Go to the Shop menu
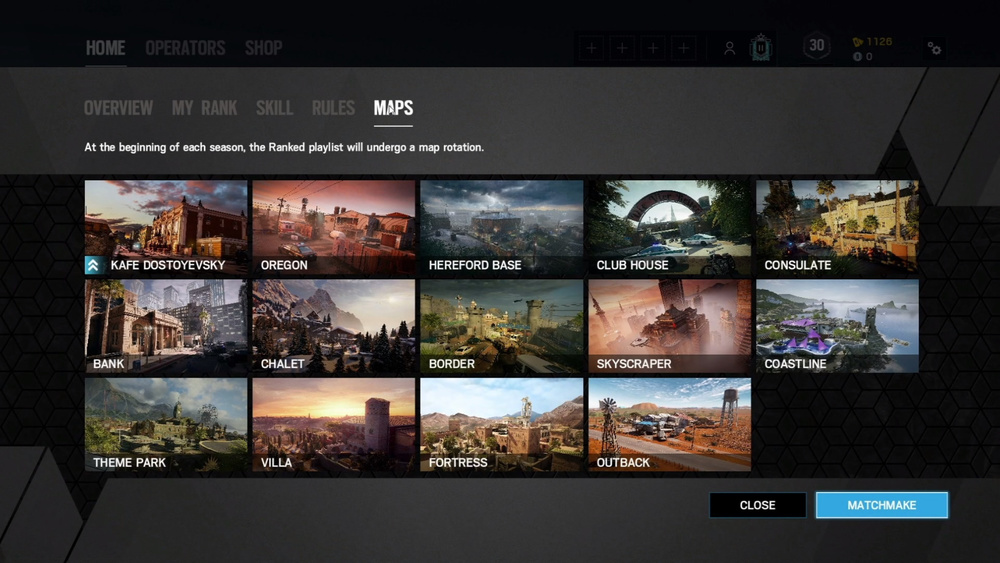Screen dimensions: 1000x563 [263, 48]
